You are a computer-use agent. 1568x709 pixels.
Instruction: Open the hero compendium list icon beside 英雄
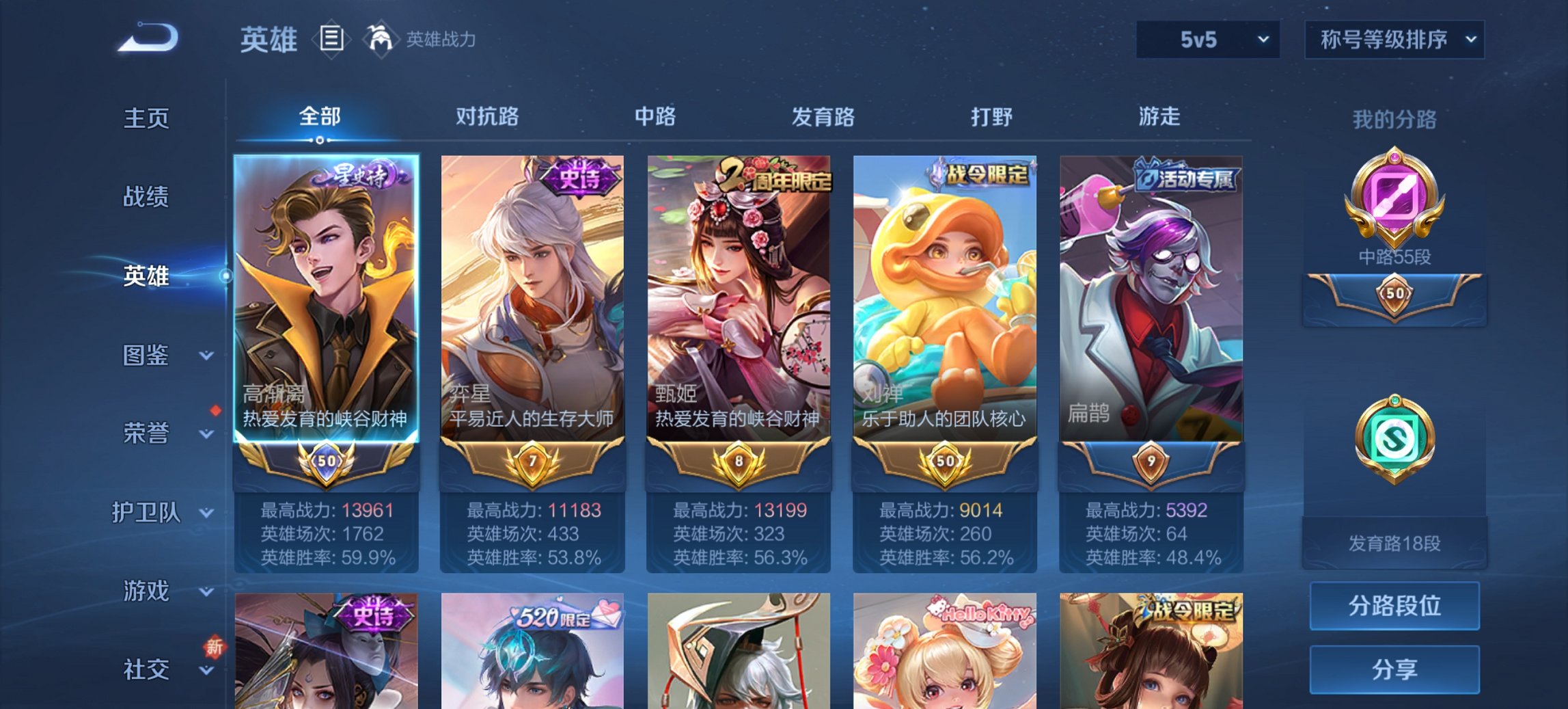[x=331, y=40]
